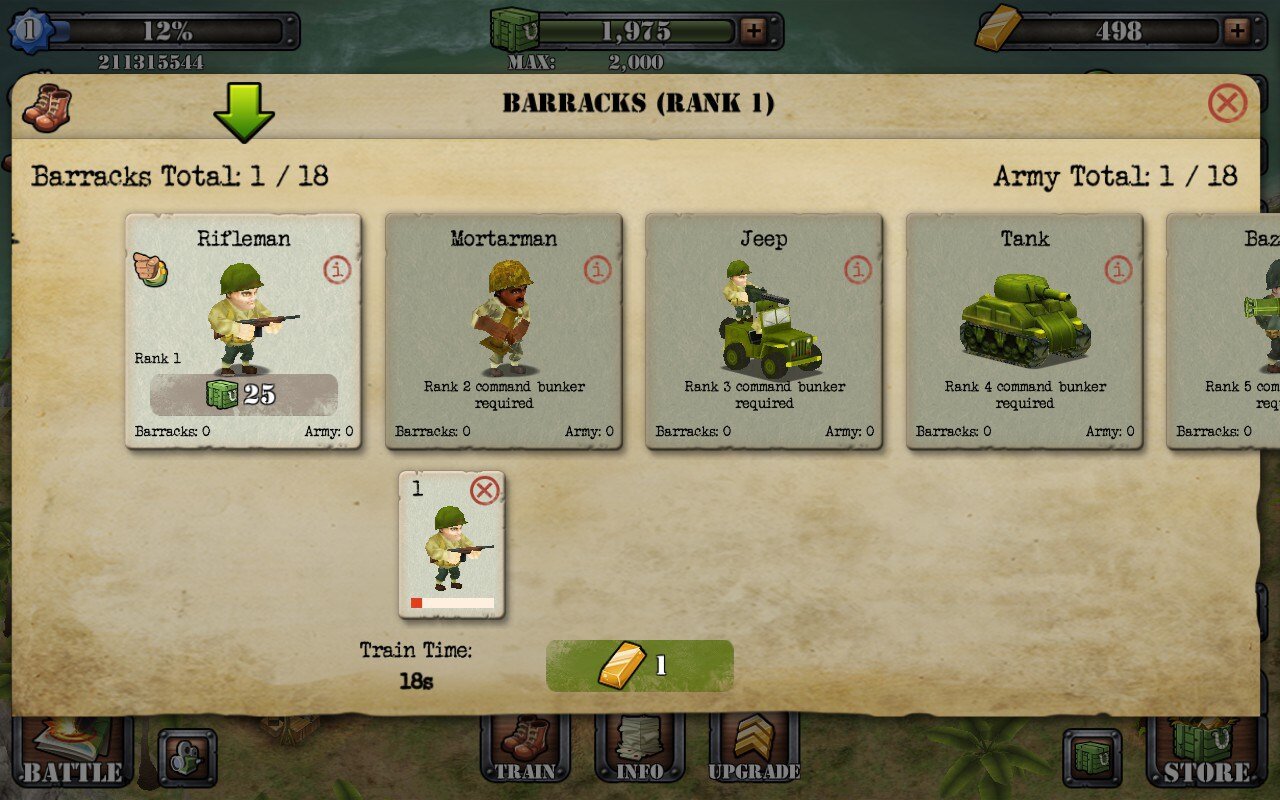The width and height of the screenshot is (1280, 800).
Task: Show Rifleman unit info
Action: [x=337, y=270]
